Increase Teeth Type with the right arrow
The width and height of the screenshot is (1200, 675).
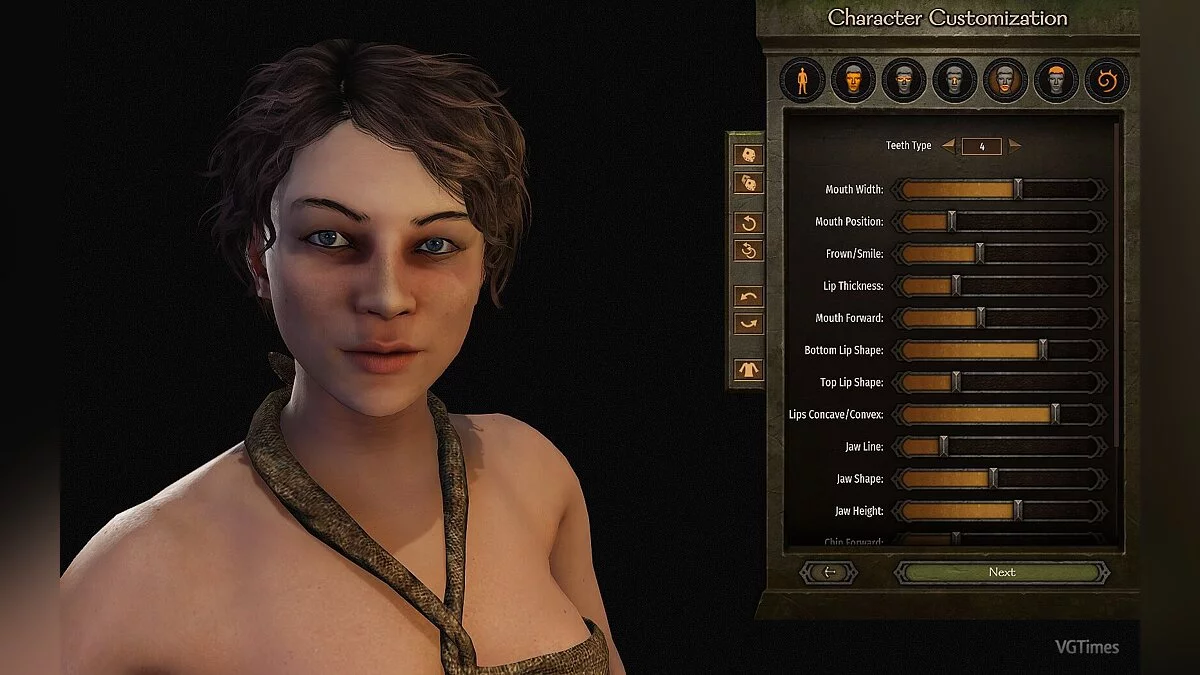click(x=1015, y=146)
